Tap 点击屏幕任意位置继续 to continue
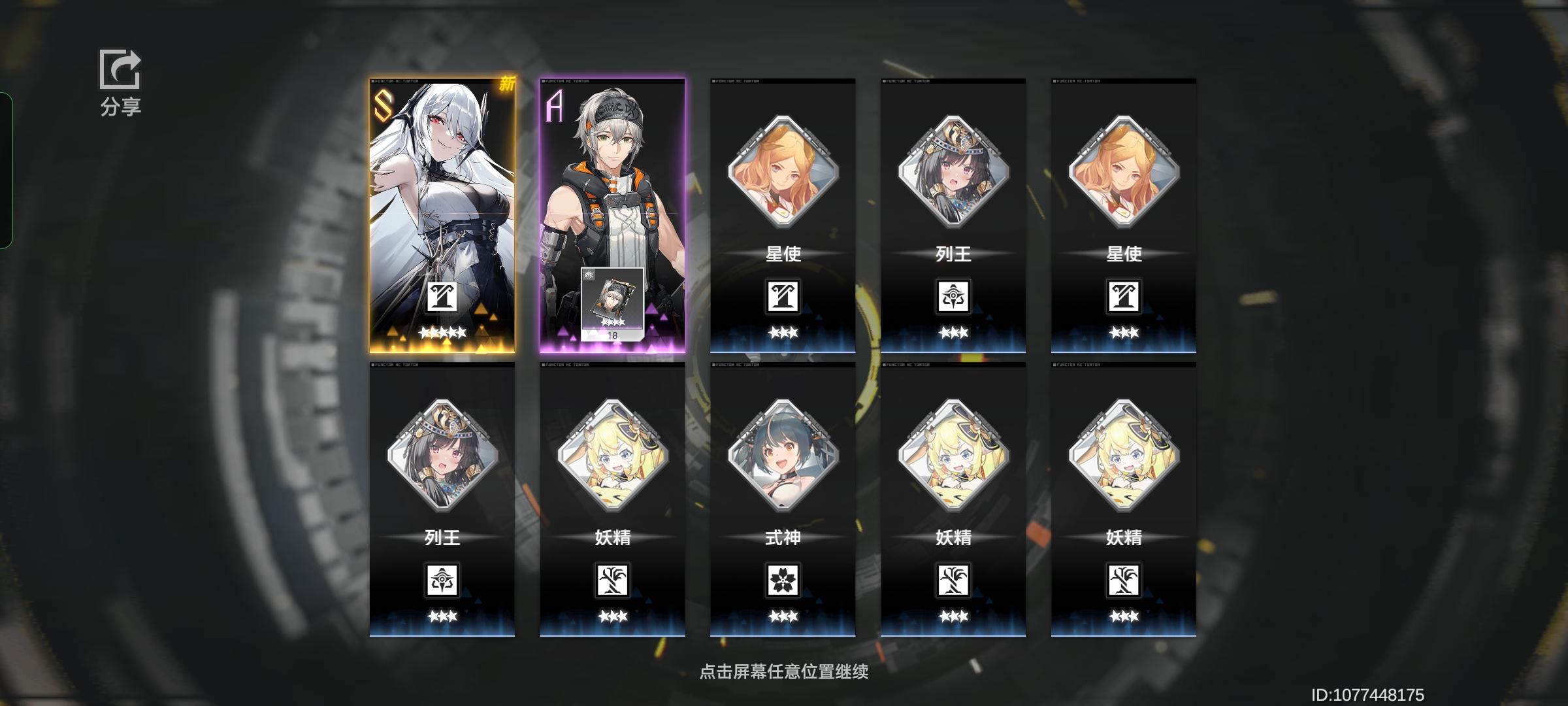Viewport: 1568px width, 706px height. tap(784, 672)
